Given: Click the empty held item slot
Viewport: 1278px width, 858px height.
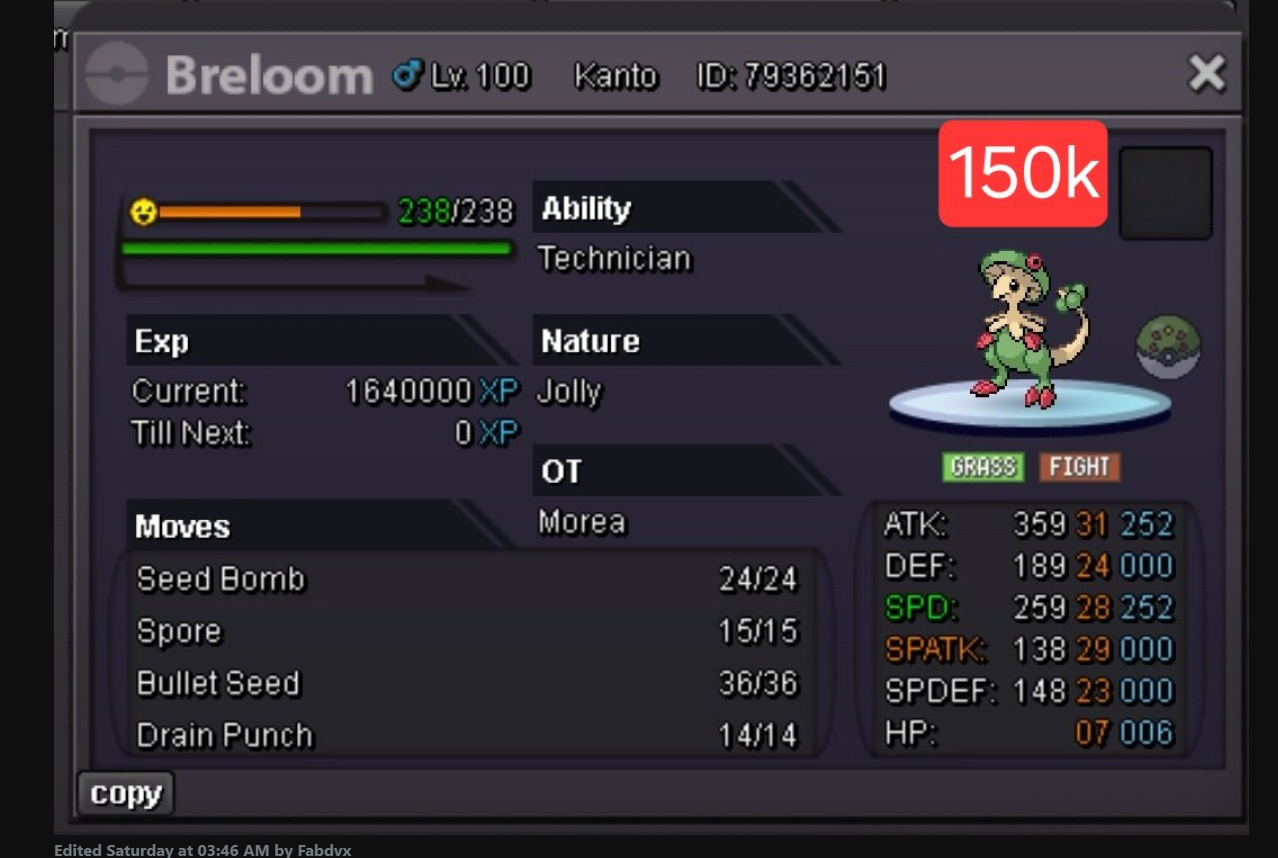Looking at the screenshot, I should click(x=1165, y=193).
